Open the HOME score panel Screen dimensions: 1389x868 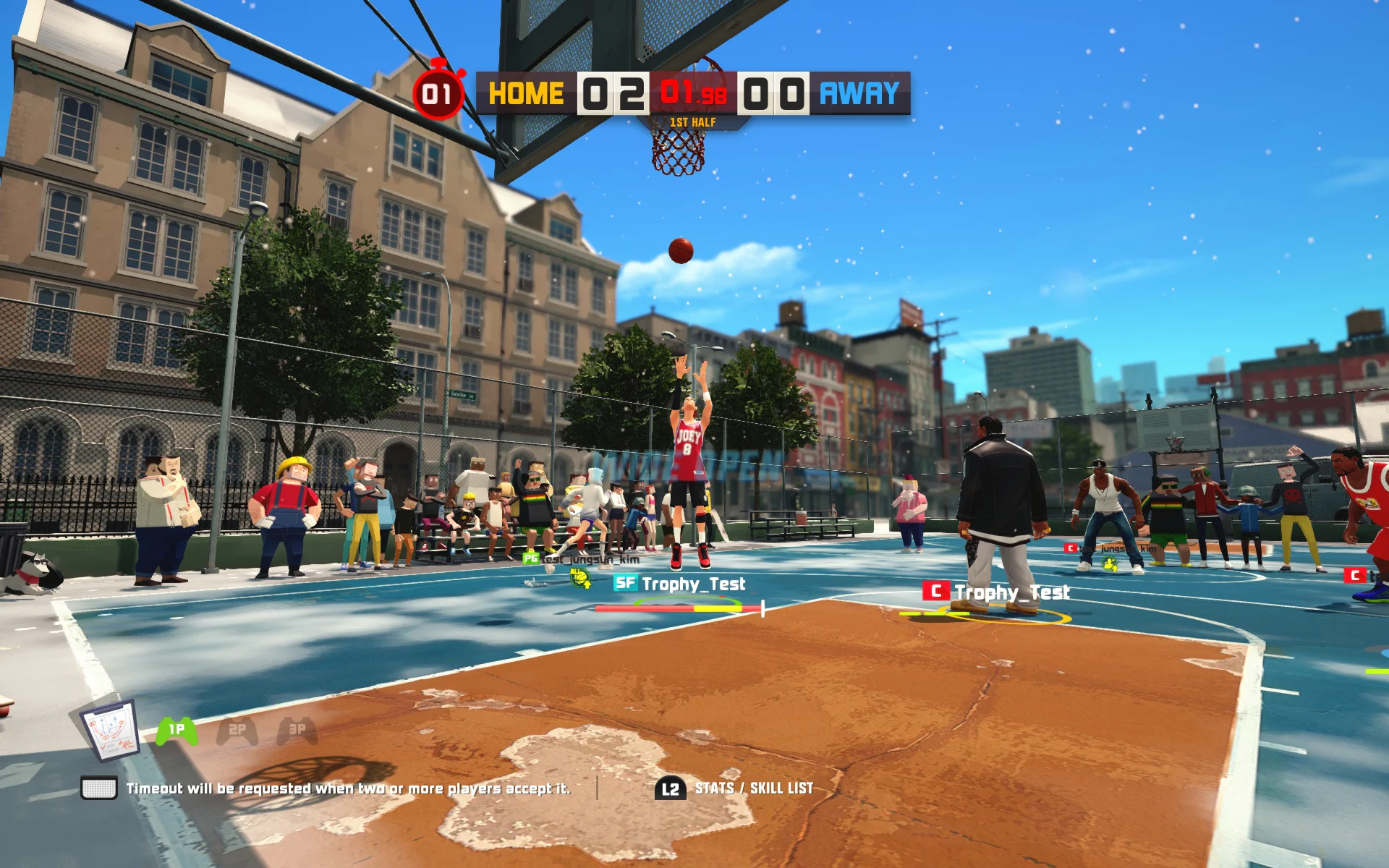[612, 93]
